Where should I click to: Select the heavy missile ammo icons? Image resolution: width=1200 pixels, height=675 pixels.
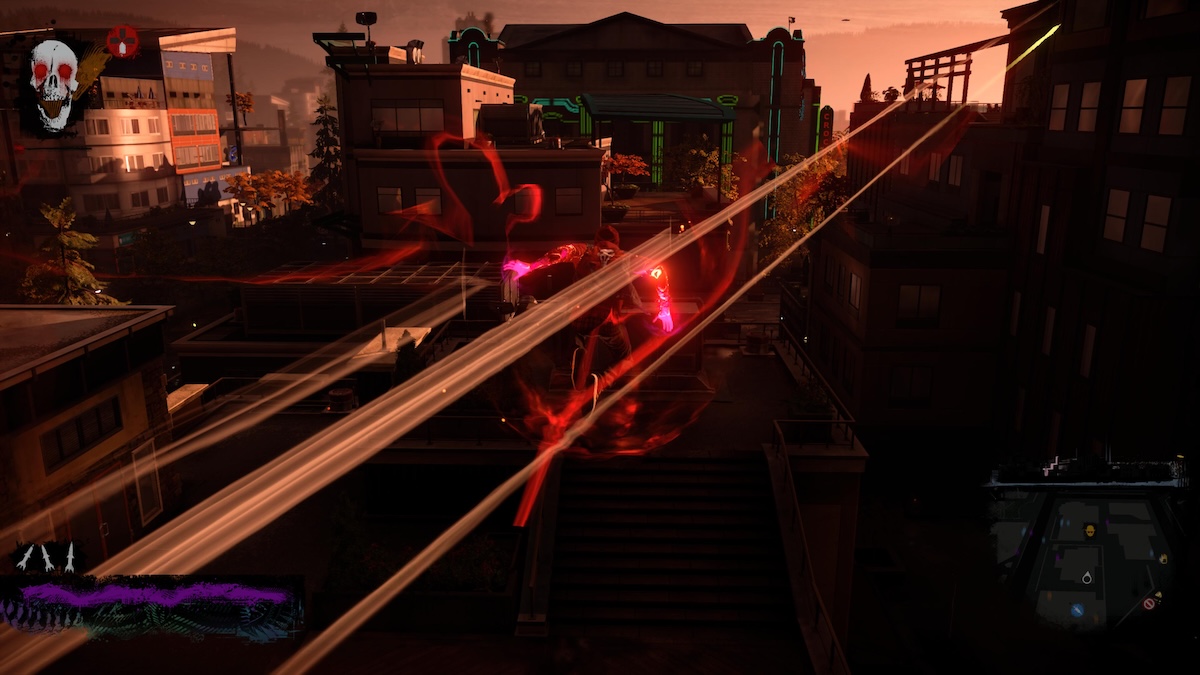(x=46, y=559)
